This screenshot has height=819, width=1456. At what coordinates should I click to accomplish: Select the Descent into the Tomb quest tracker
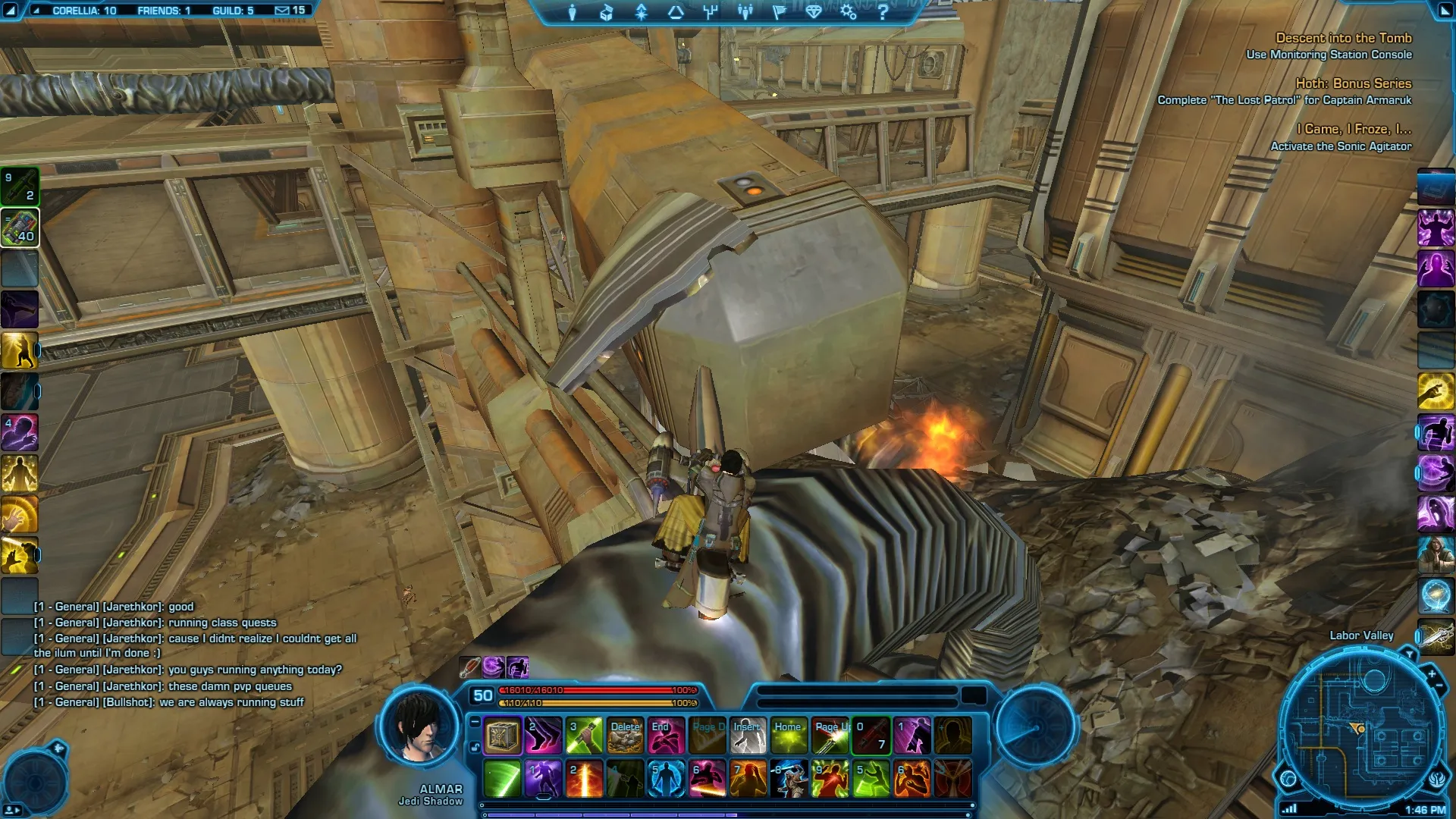(1343, 38)
